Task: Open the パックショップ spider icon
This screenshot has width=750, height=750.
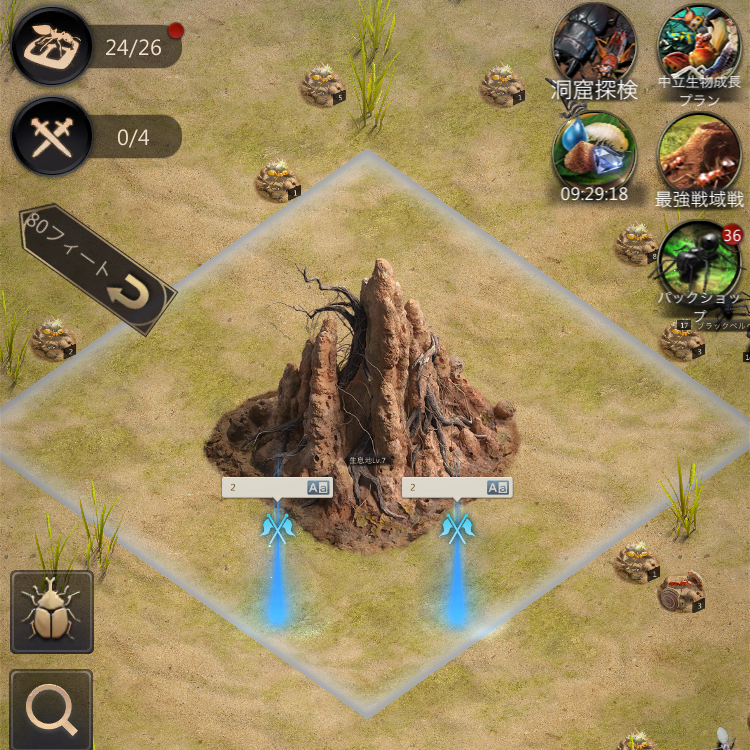Action: click(x=699, y=260)
